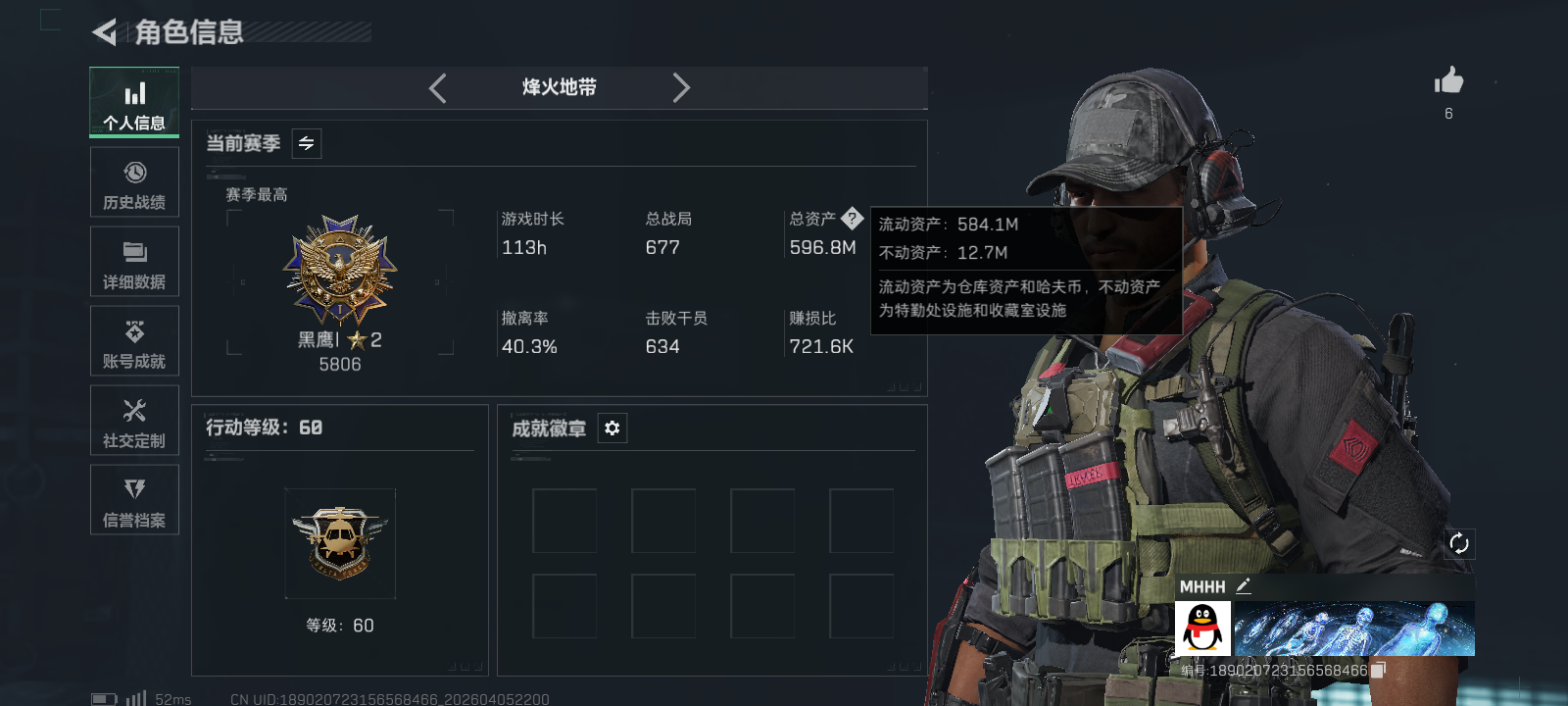View 账号成就 achievements
Image resolution: width=1568 pixels, height=706 pixels.
tap(134, 340)
